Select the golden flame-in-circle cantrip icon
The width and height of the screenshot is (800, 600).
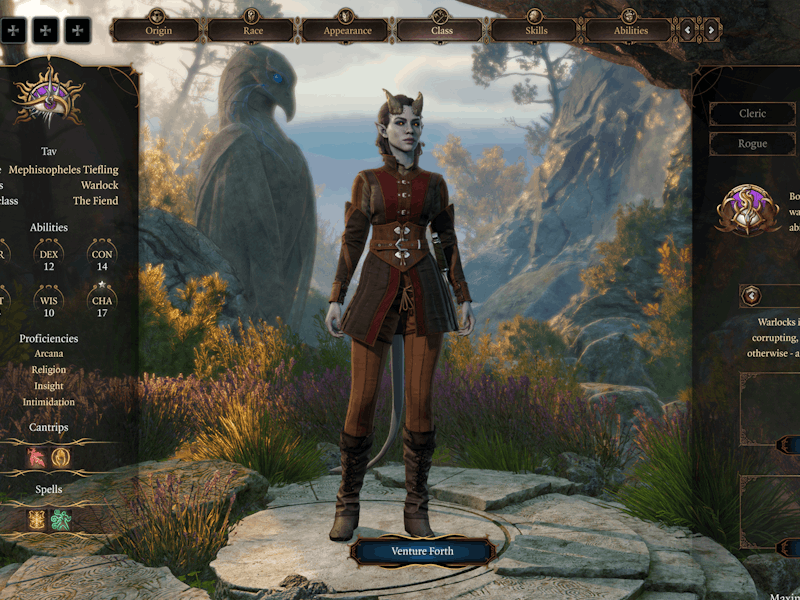tap(61, 456)
